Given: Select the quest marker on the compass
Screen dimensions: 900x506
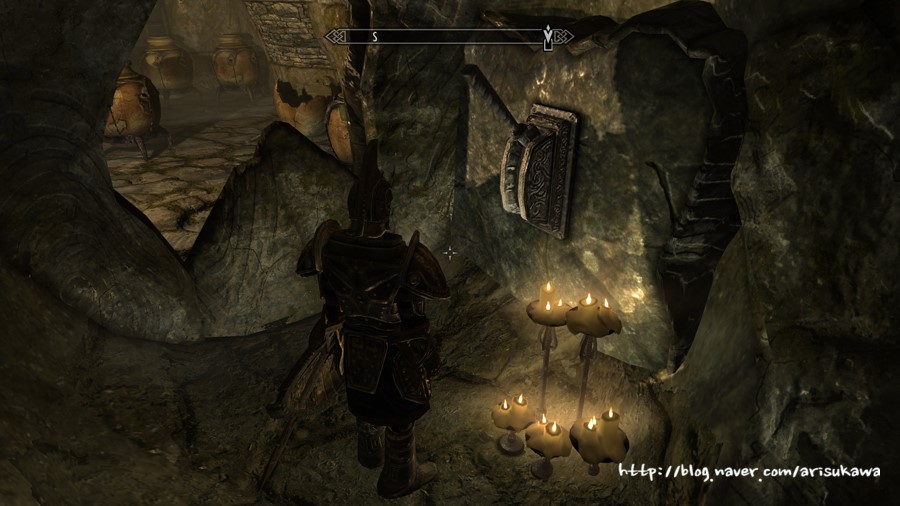Looking at the screenshot, I should pyautogui.click(x=546, y=37).
